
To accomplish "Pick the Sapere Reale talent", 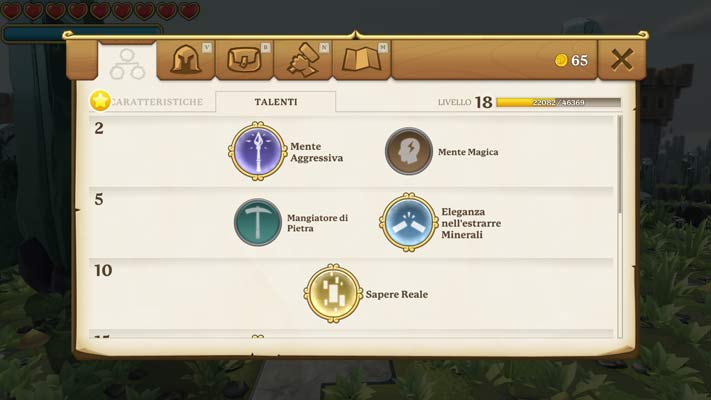I will tap(333, 293).
